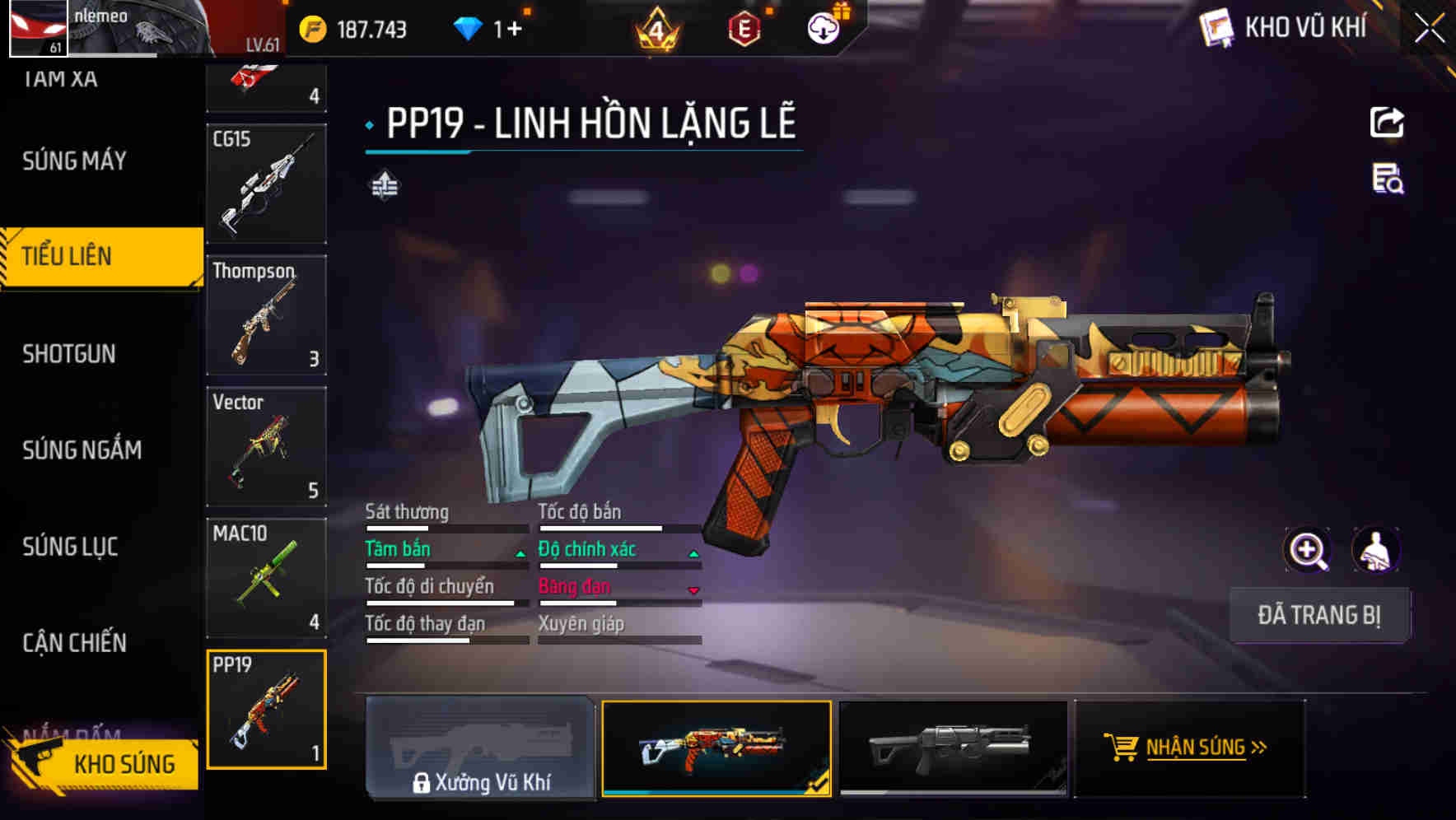The image size is (1456, 820).
Task: Switch to the SHOTGUN category
Action: 69,353
